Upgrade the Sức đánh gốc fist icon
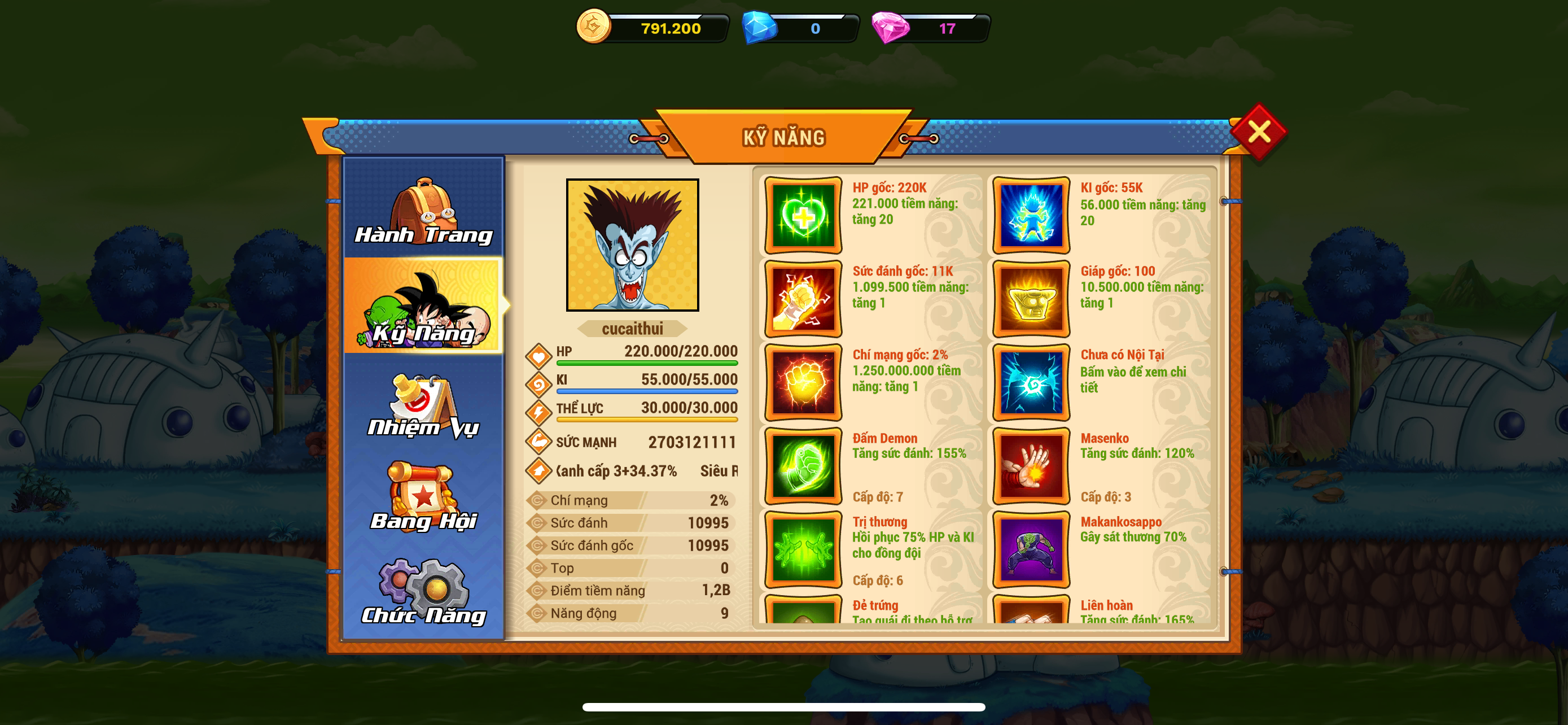 point(803,299)
